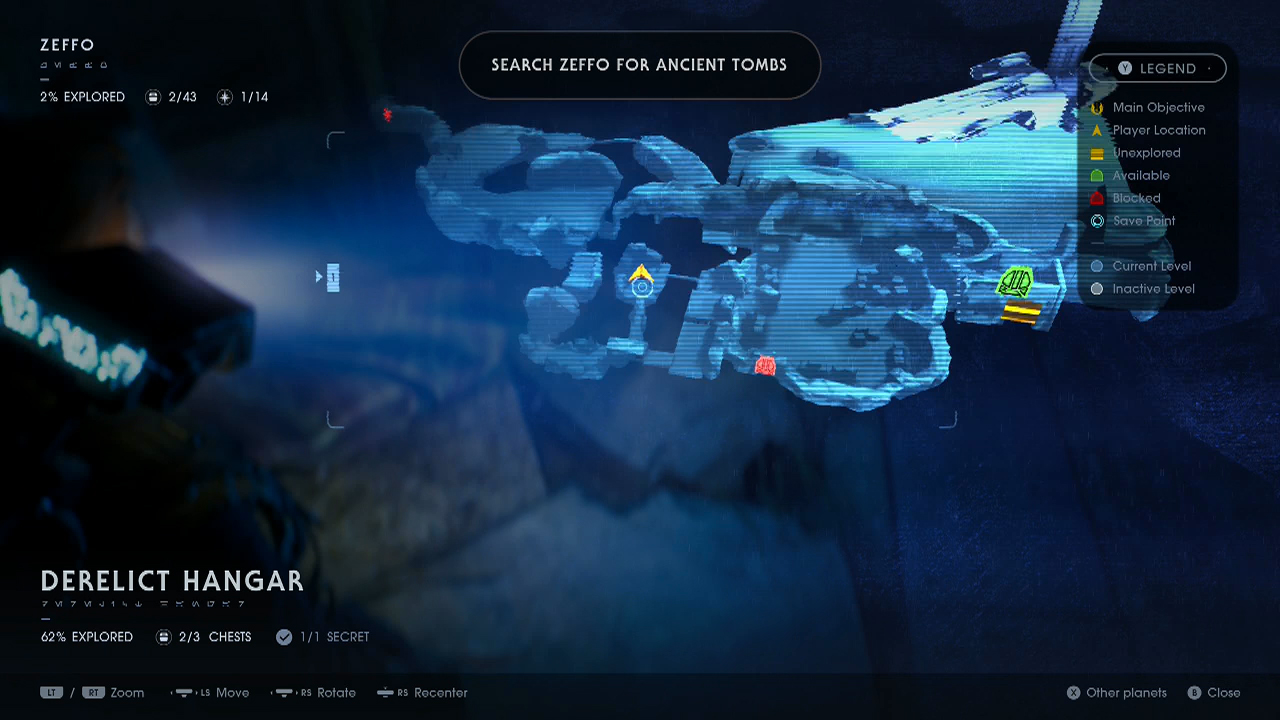Screen dimensions: 1280x720
Task: Select the DERELICT HANGAR area label
Action: (x=170, y=581)
